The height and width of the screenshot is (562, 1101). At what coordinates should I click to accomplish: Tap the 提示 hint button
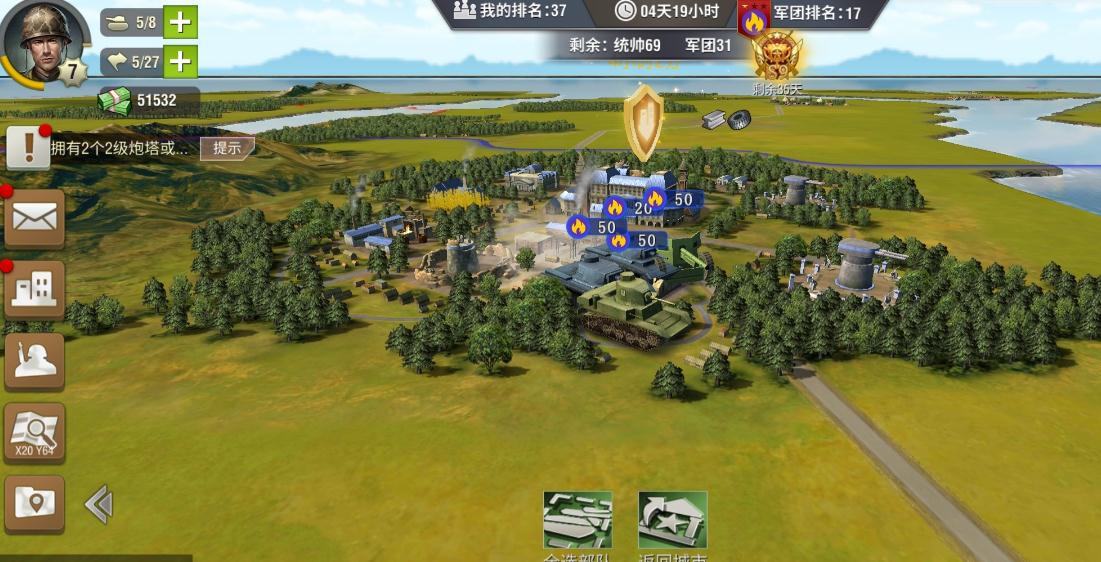(227, 148)
